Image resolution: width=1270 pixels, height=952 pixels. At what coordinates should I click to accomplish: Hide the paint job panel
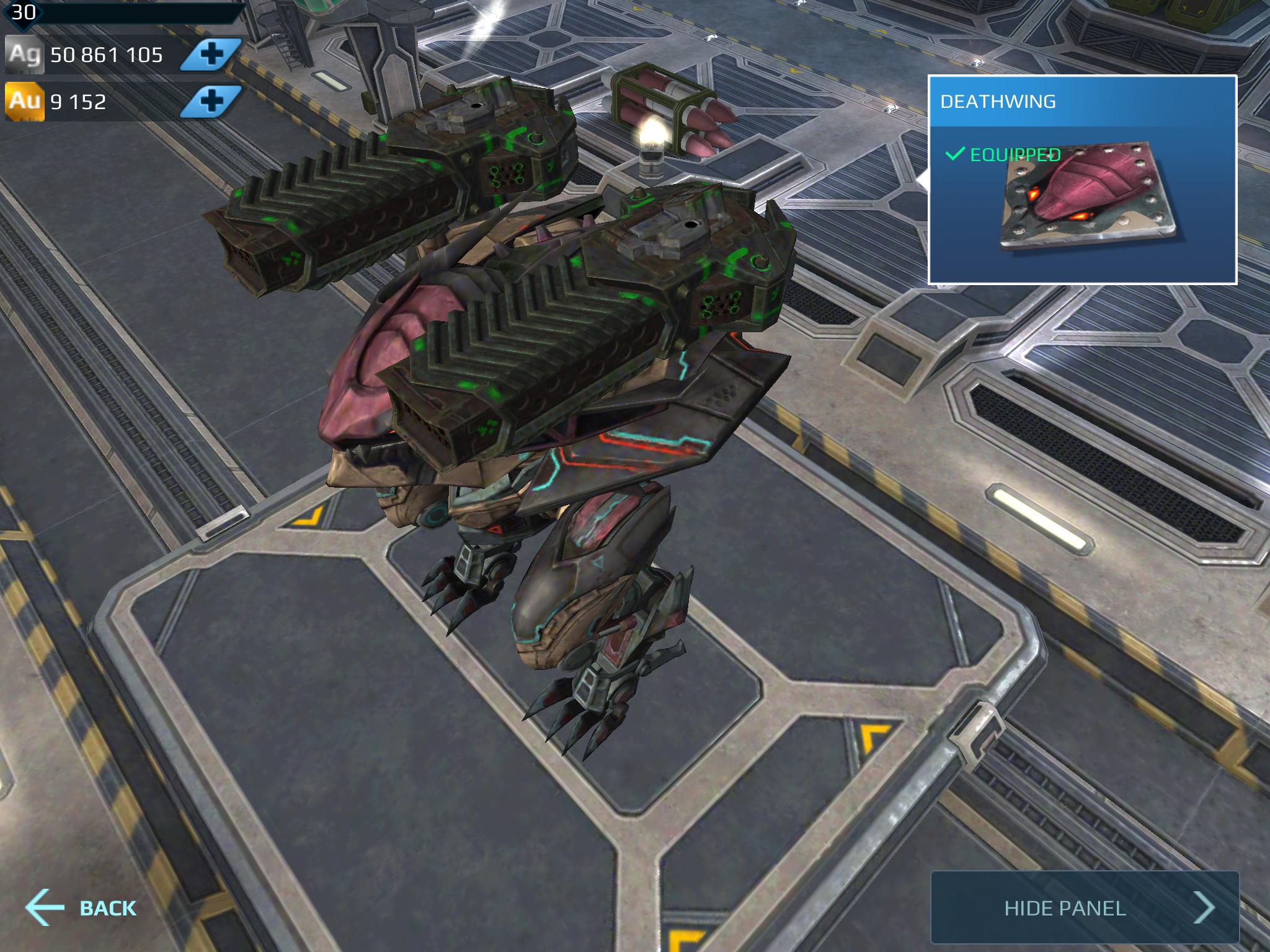pos(1084,908)
